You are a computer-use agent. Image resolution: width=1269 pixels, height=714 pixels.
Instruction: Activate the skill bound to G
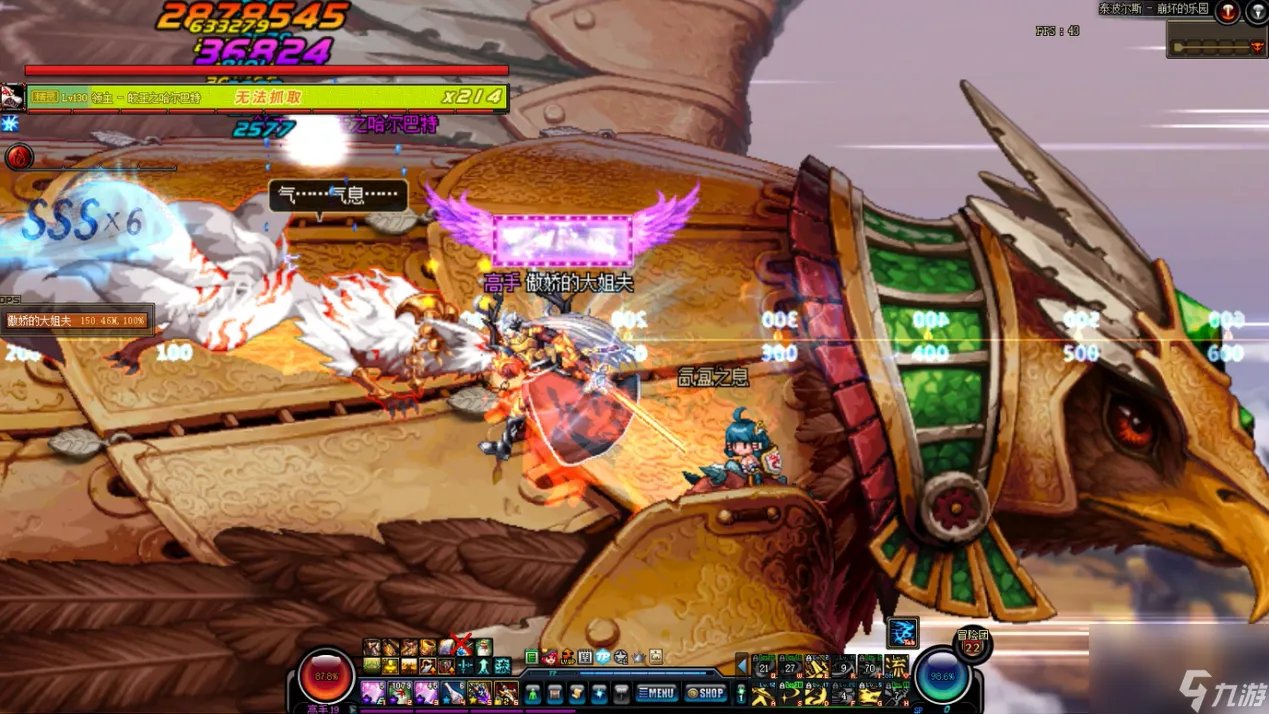pos(870,692)
